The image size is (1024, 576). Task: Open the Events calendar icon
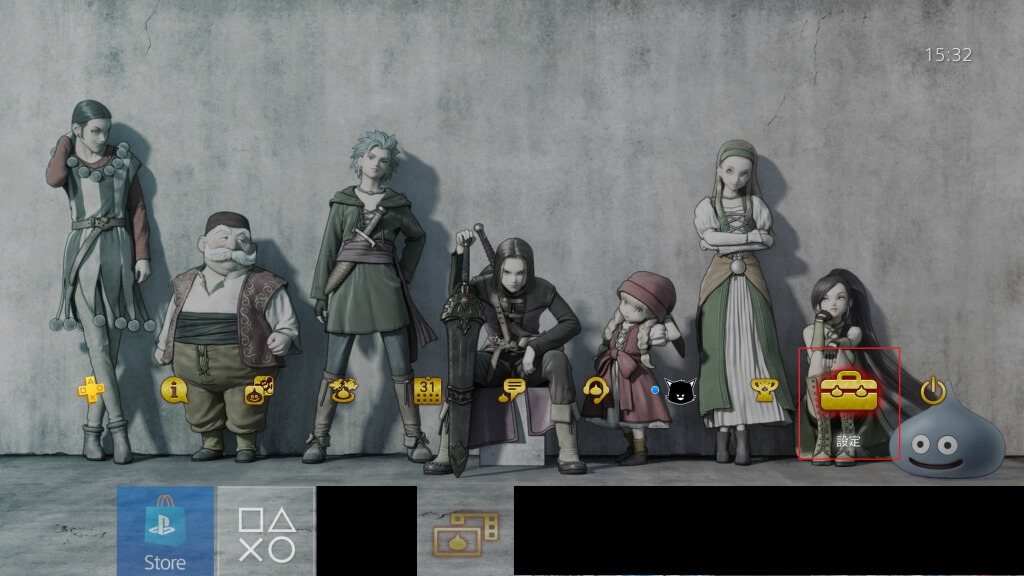click(x=427, y=390)
